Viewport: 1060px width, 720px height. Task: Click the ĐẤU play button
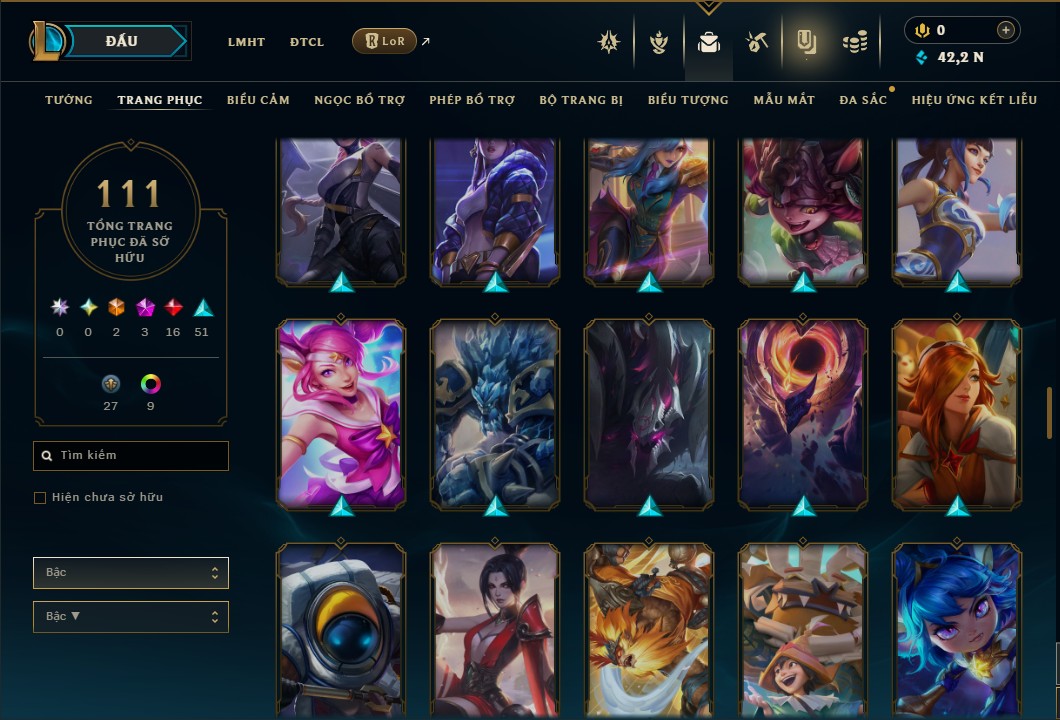[x=122, y=41]
